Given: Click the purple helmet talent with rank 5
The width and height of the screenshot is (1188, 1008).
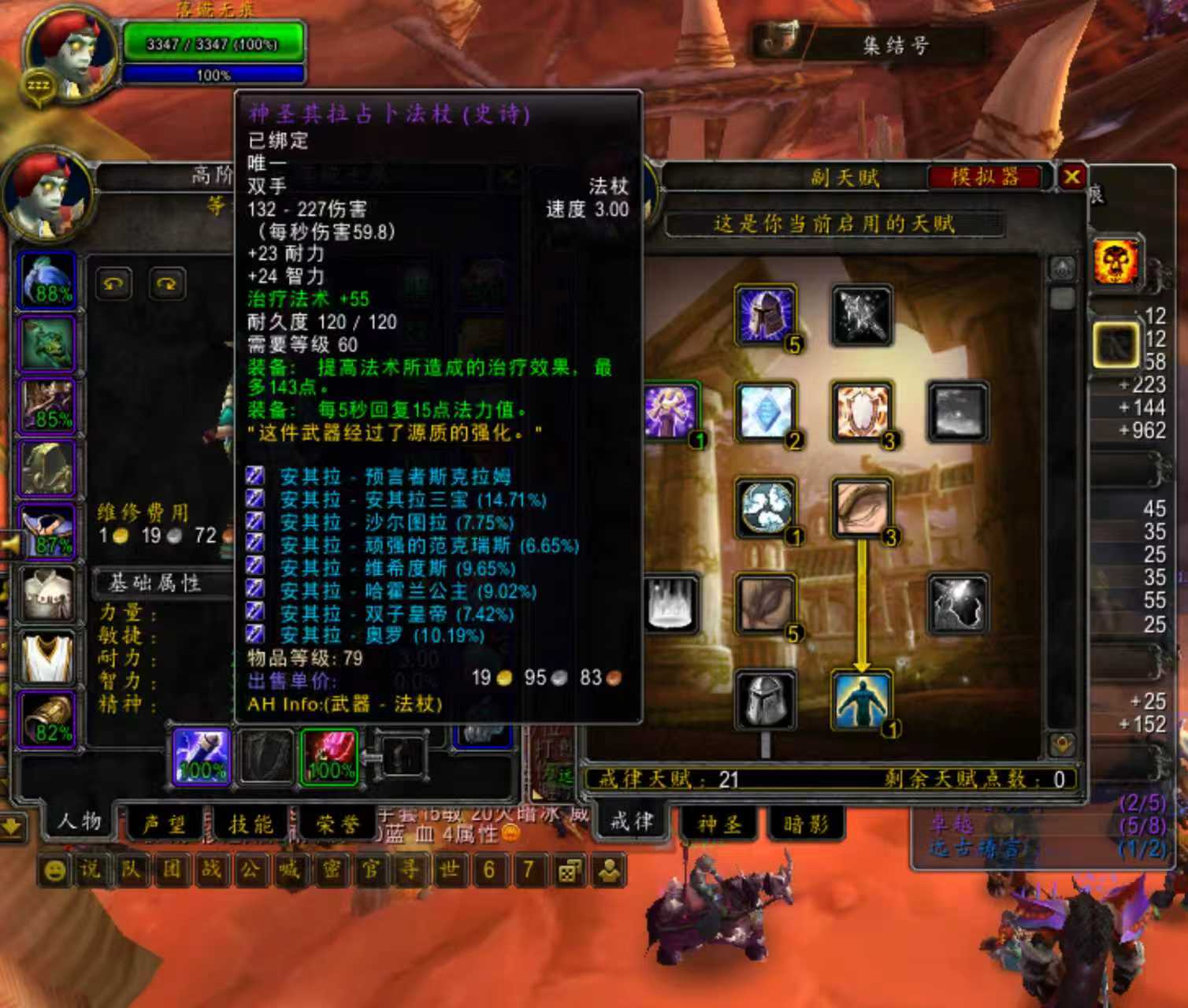Looking at the screenshot, I should point(765,316).
